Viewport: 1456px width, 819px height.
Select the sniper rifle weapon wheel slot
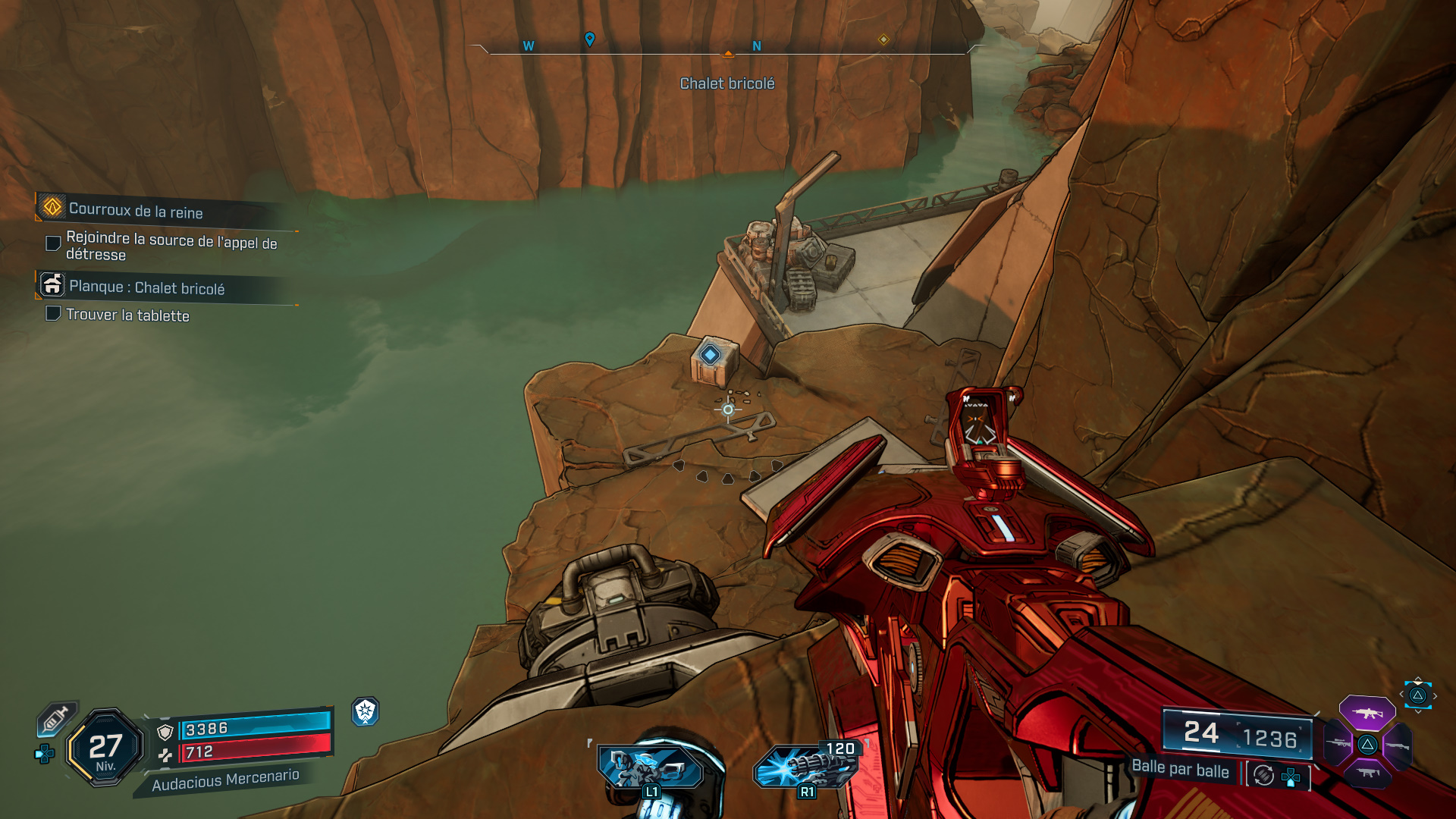point(1338,742)
